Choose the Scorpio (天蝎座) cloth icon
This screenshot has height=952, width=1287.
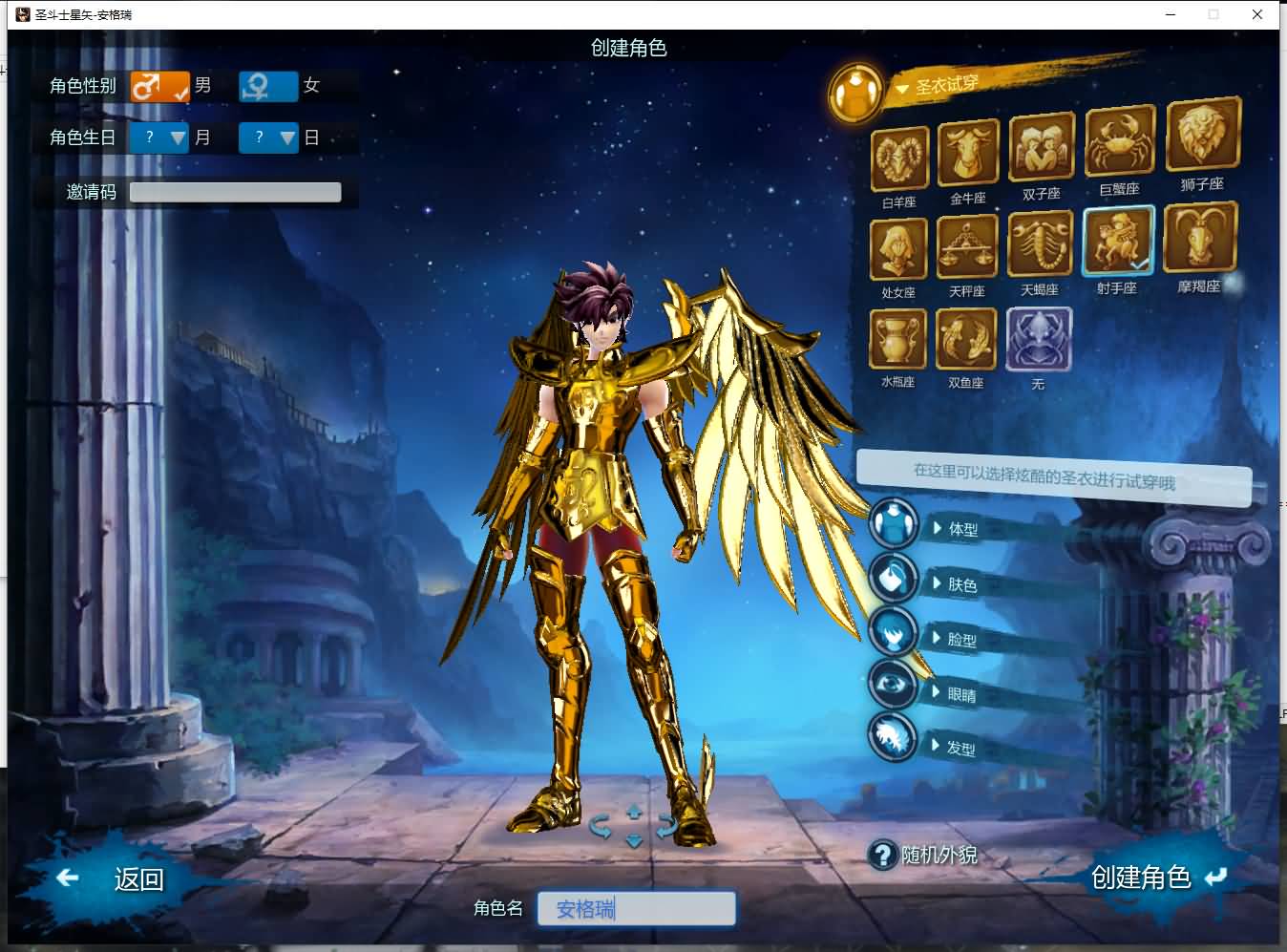click(x=1040, y=246)
